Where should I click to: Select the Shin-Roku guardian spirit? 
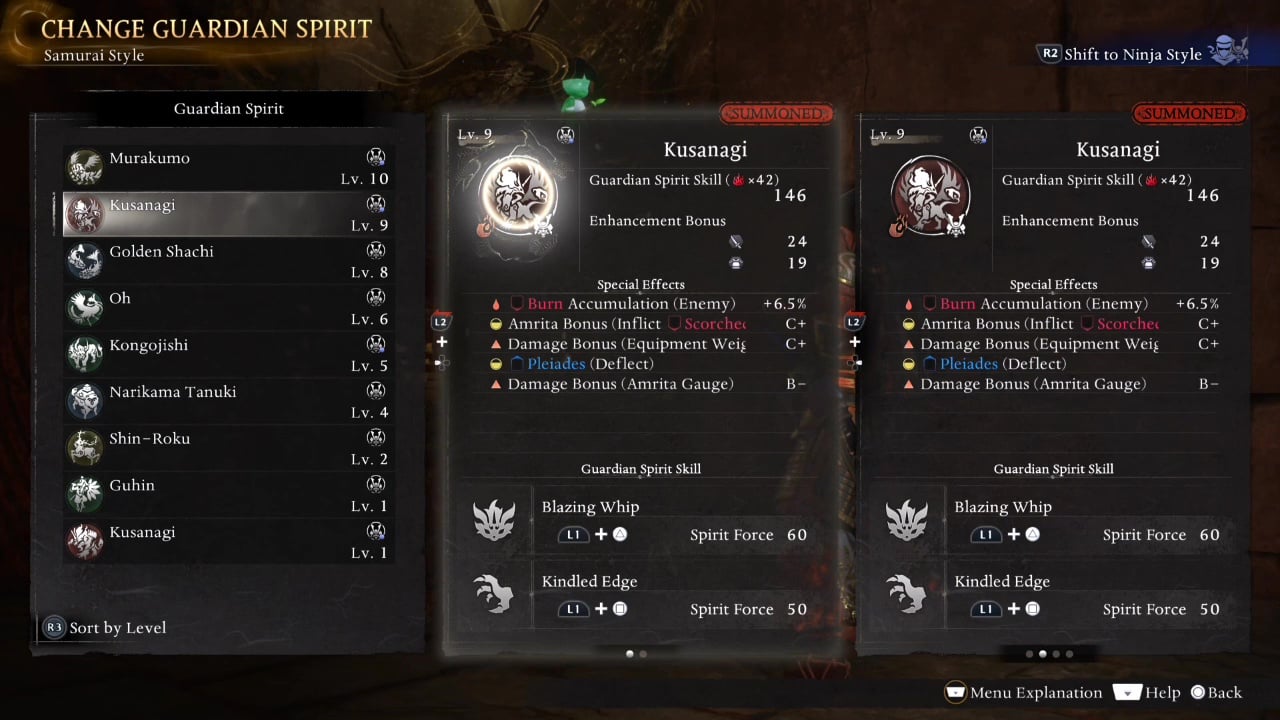228,448
